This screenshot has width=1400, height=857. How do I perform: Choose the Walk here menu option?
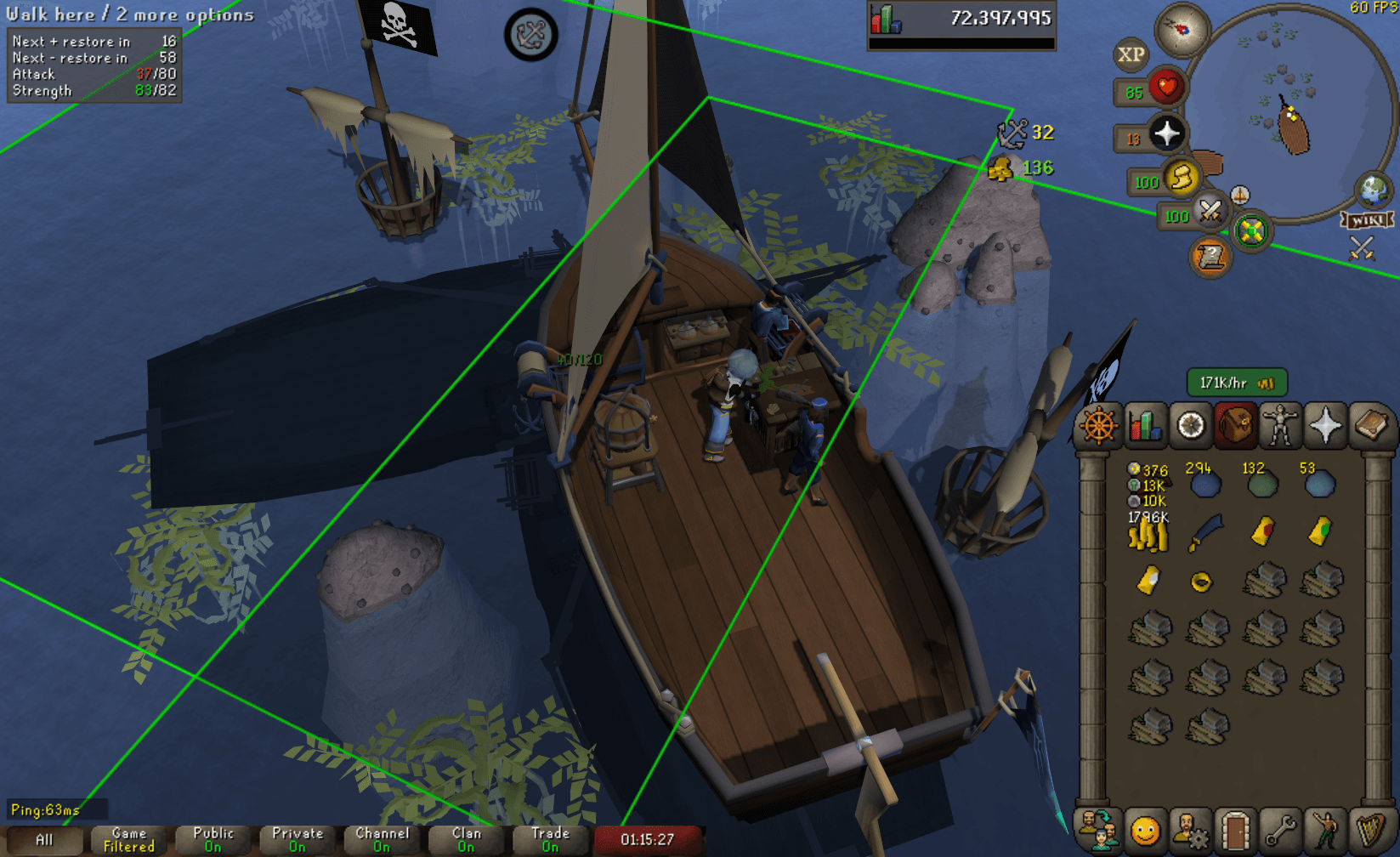tap(51, 14)
